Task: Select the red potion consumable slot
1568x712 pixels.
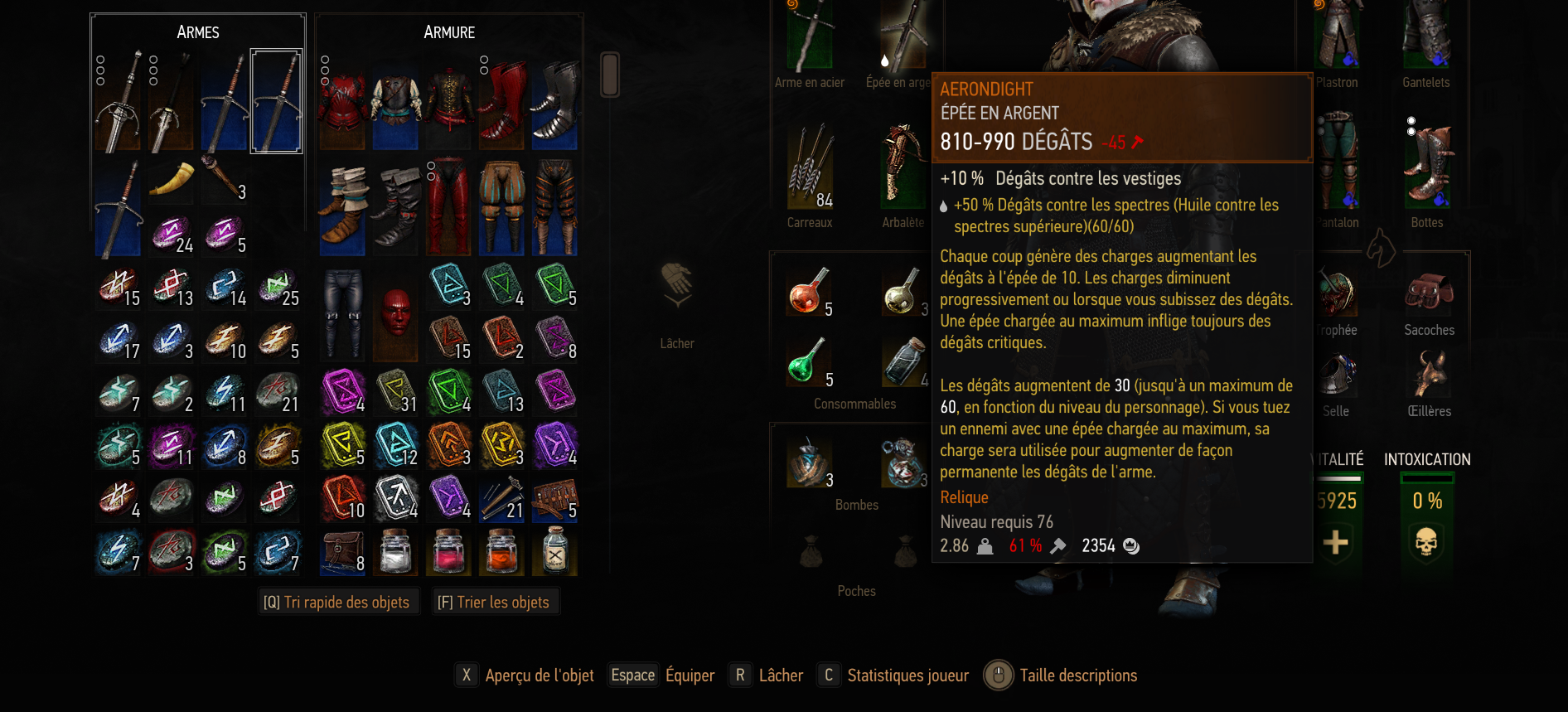Action: pos(808,291)
